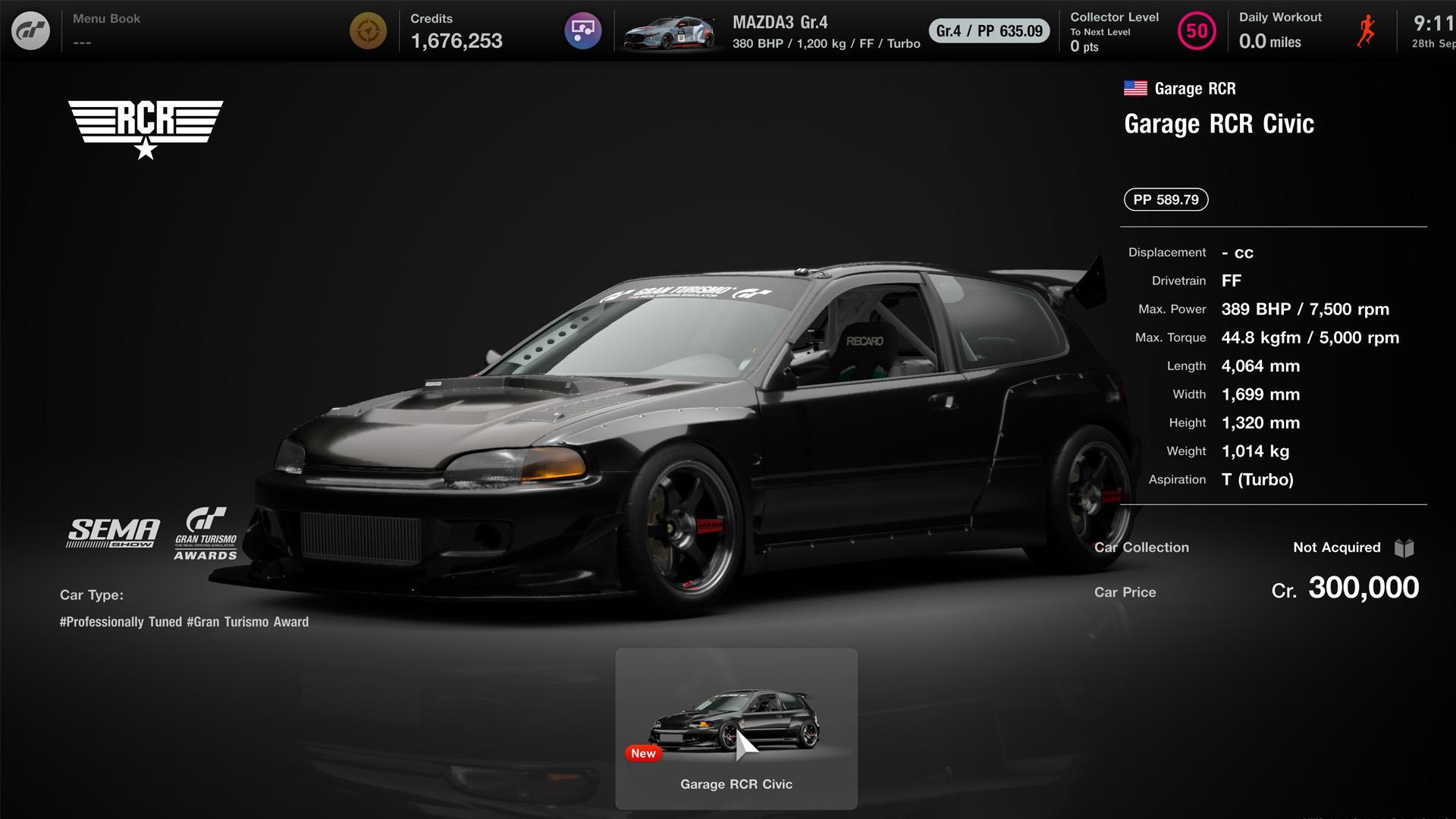The height and width of the screenshot is (819, 1456).
Task: Click the Credits balance 1,676,253
Action: (x=456, y=41)
